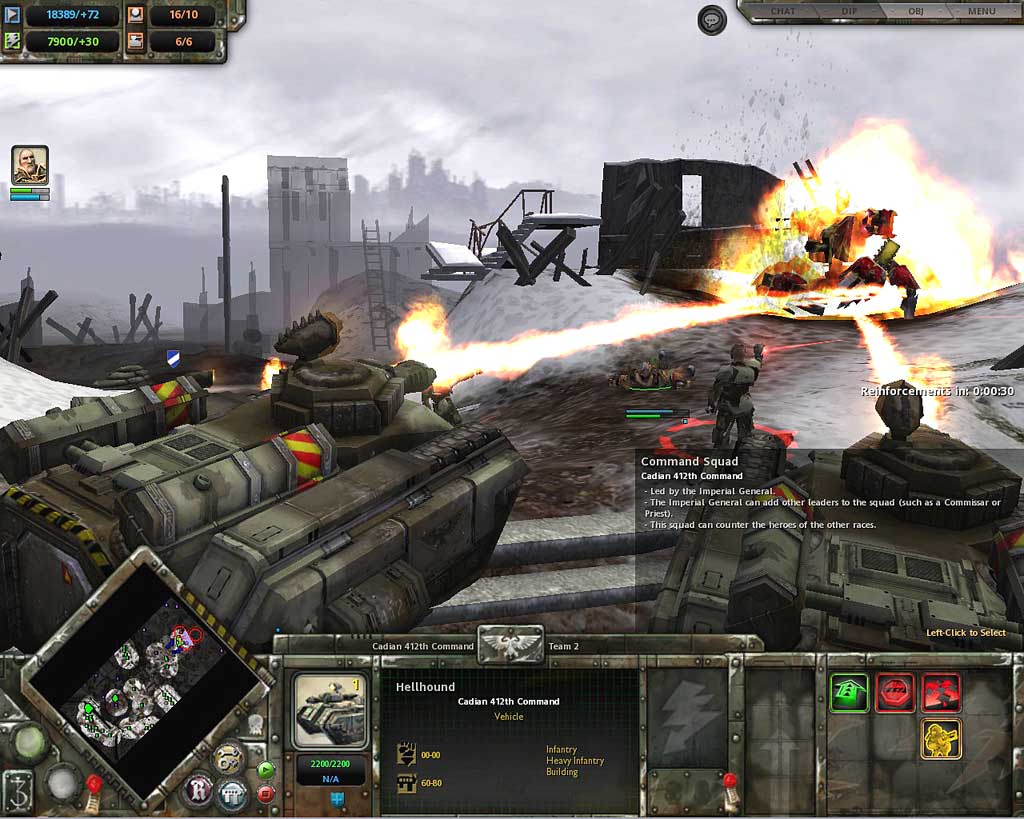Click the small blue shield icon
Image resolution: width=1024 pixels, height=819 pixels.
coord(337,798)
